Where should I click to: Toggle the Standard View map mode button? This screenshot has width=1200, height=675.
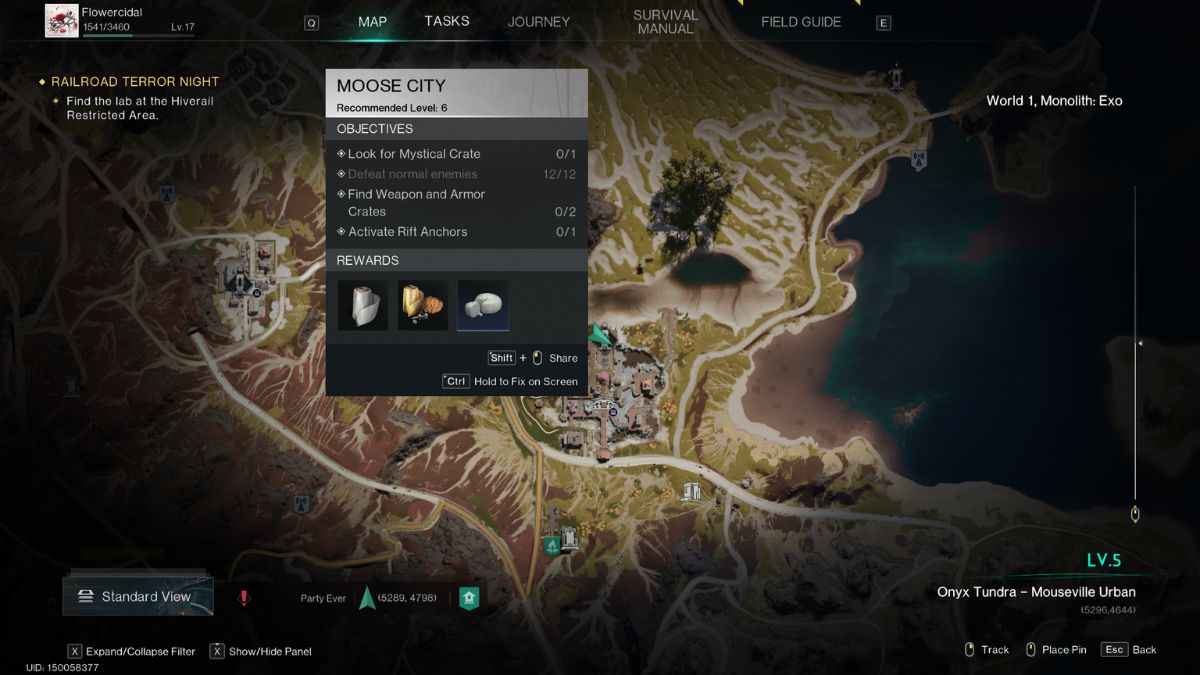pos(138,597)
